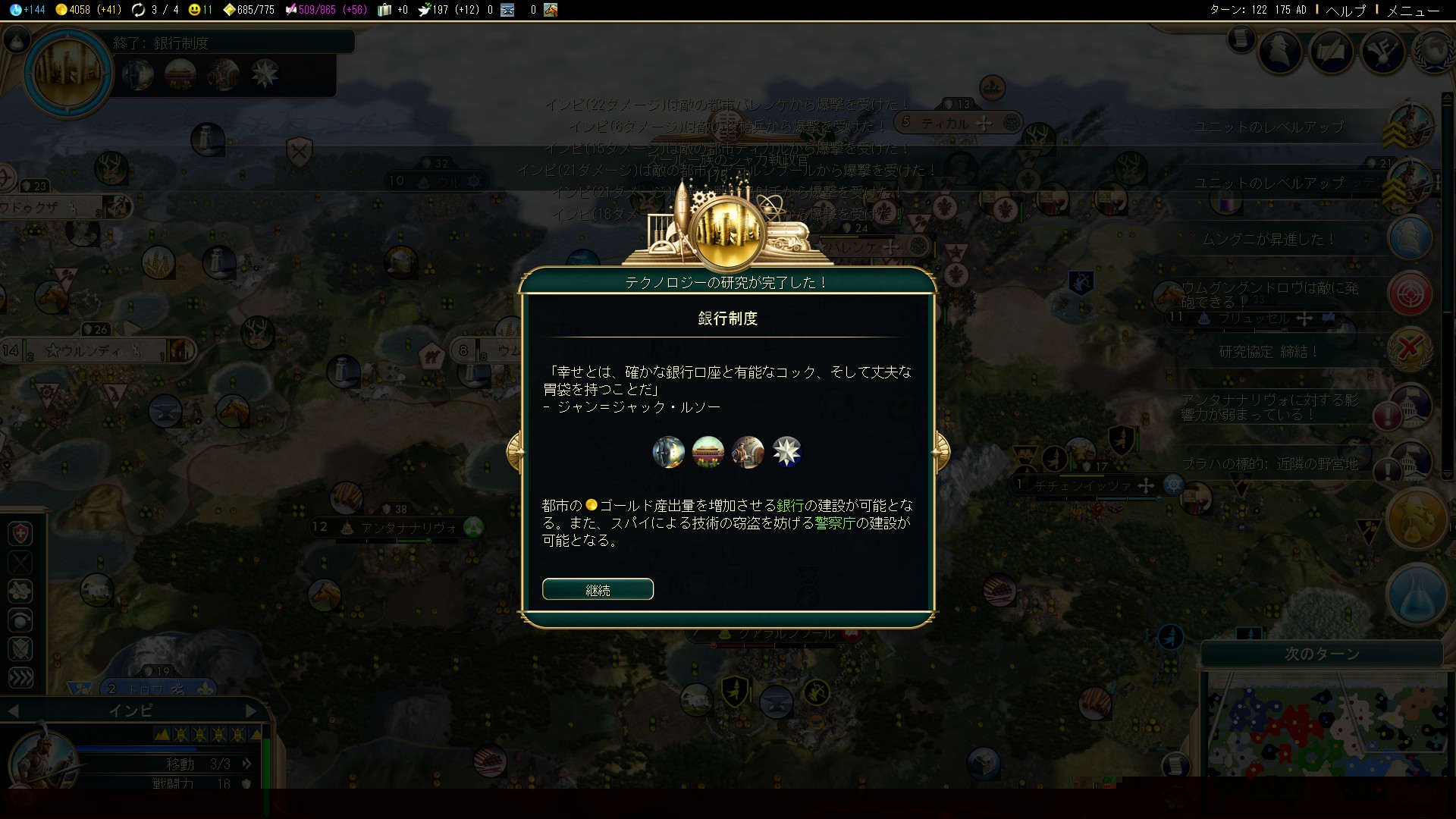The height and width of the screenshot is (819, 1456).
Task: Open the first ユニットのレベルアップ notification
Action: point(1268,127)
